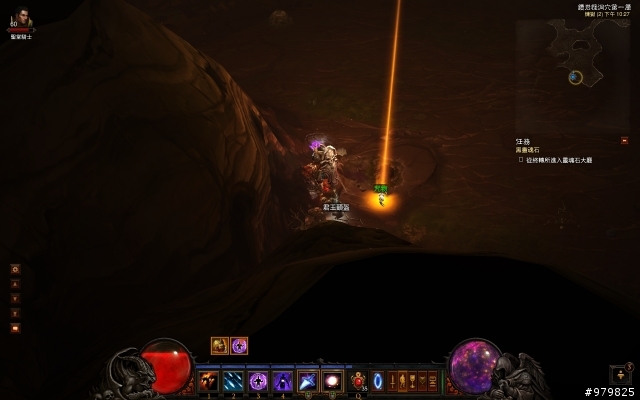Viewport: 640px width, 400px height.
Task: Activate the glowing orb right-mouse skill
Action: coord(332,380)
